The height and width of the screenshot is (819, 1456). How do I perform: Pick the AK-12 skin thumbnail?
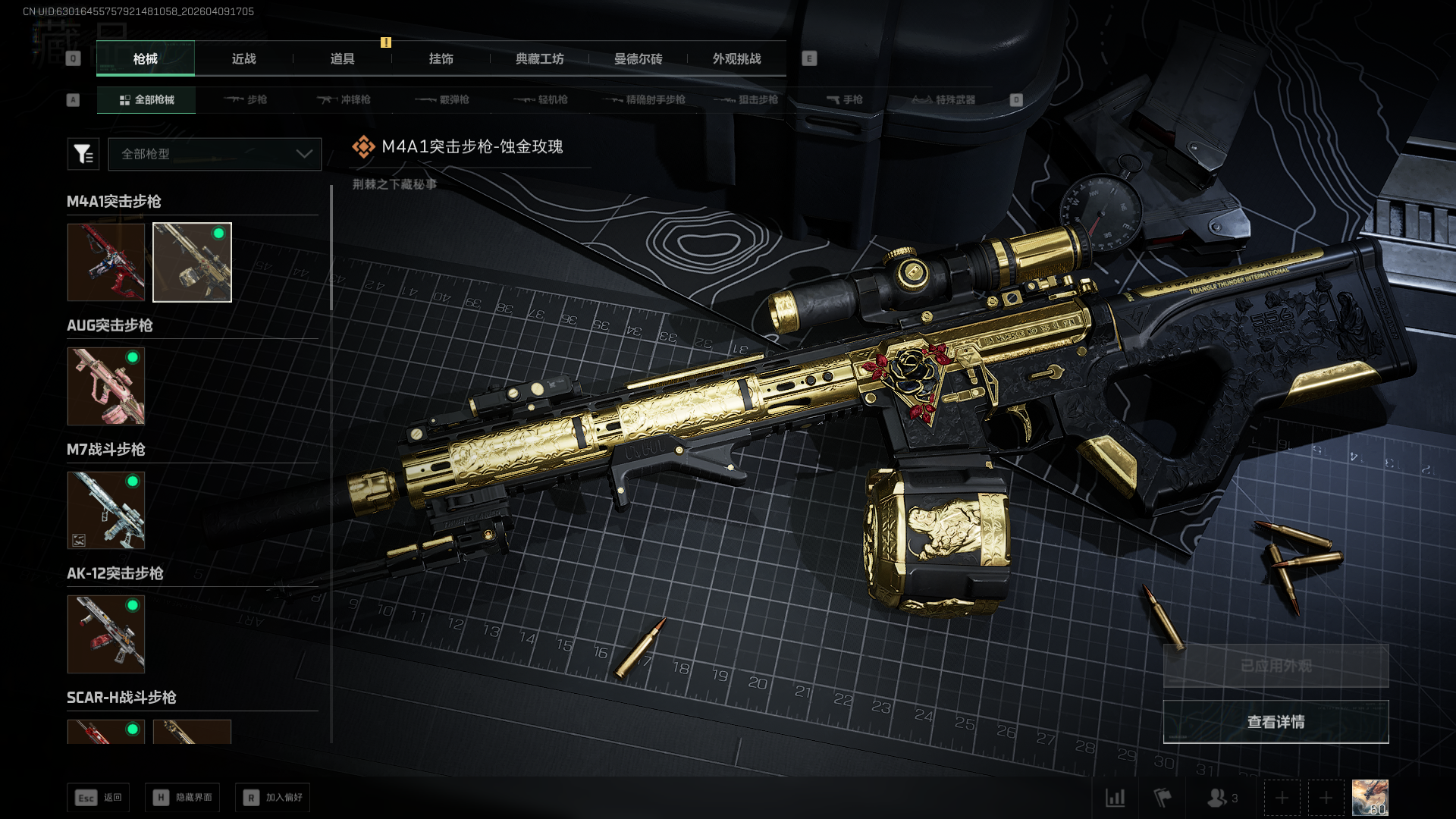[x=106, y=634]
